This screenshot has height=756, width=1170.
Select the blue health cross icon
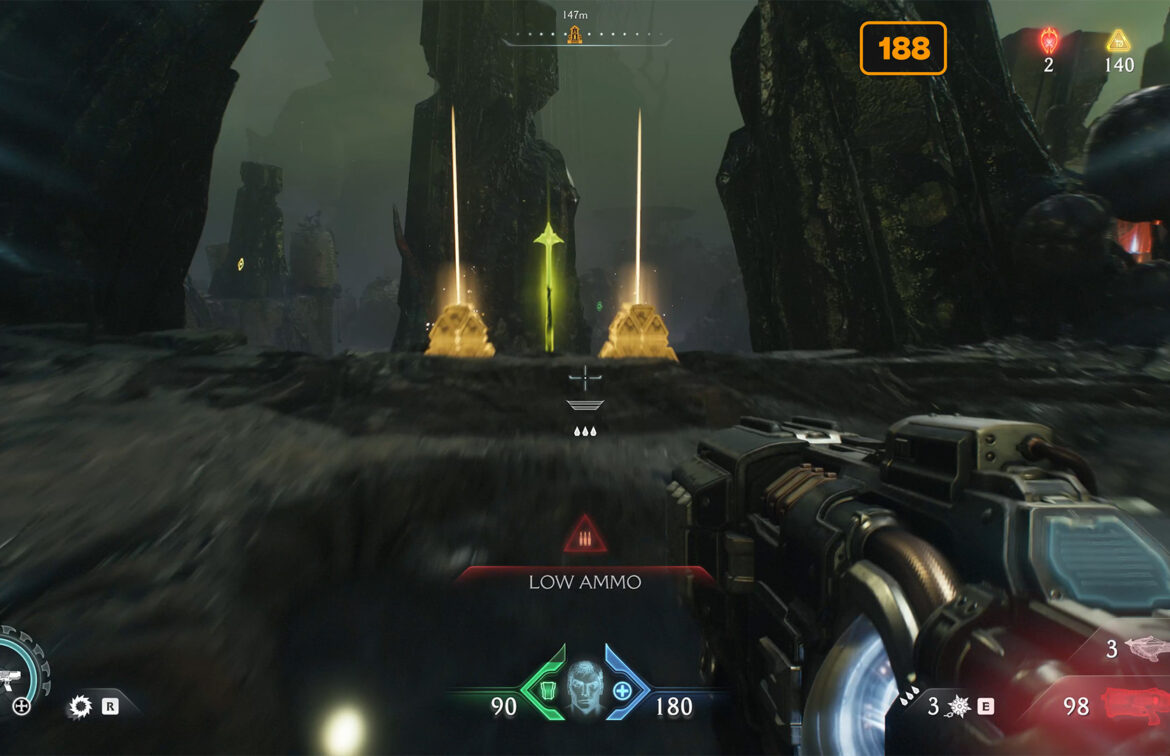[x=622, y=691]
